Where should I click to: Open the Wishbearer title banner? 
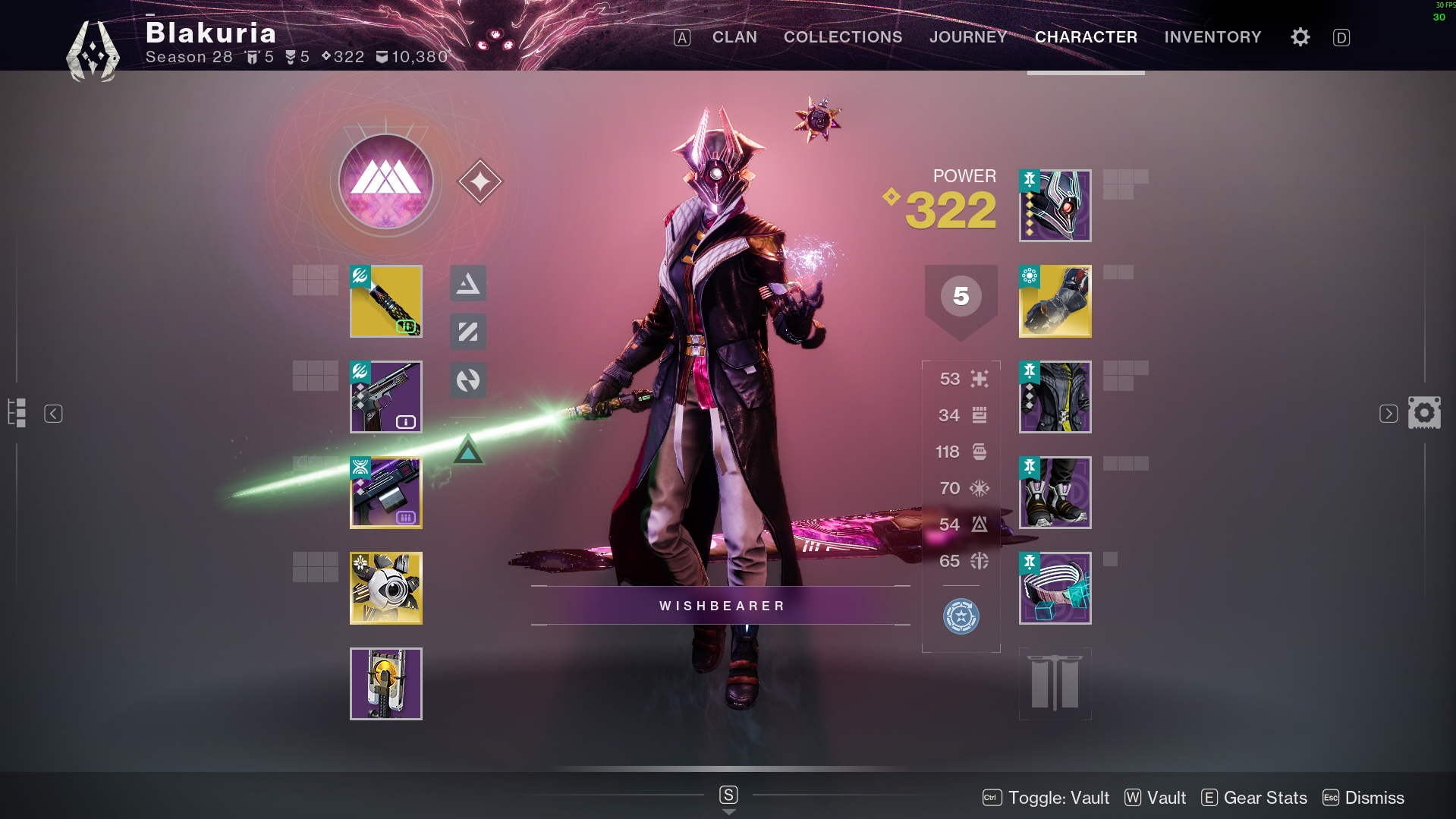721,606
